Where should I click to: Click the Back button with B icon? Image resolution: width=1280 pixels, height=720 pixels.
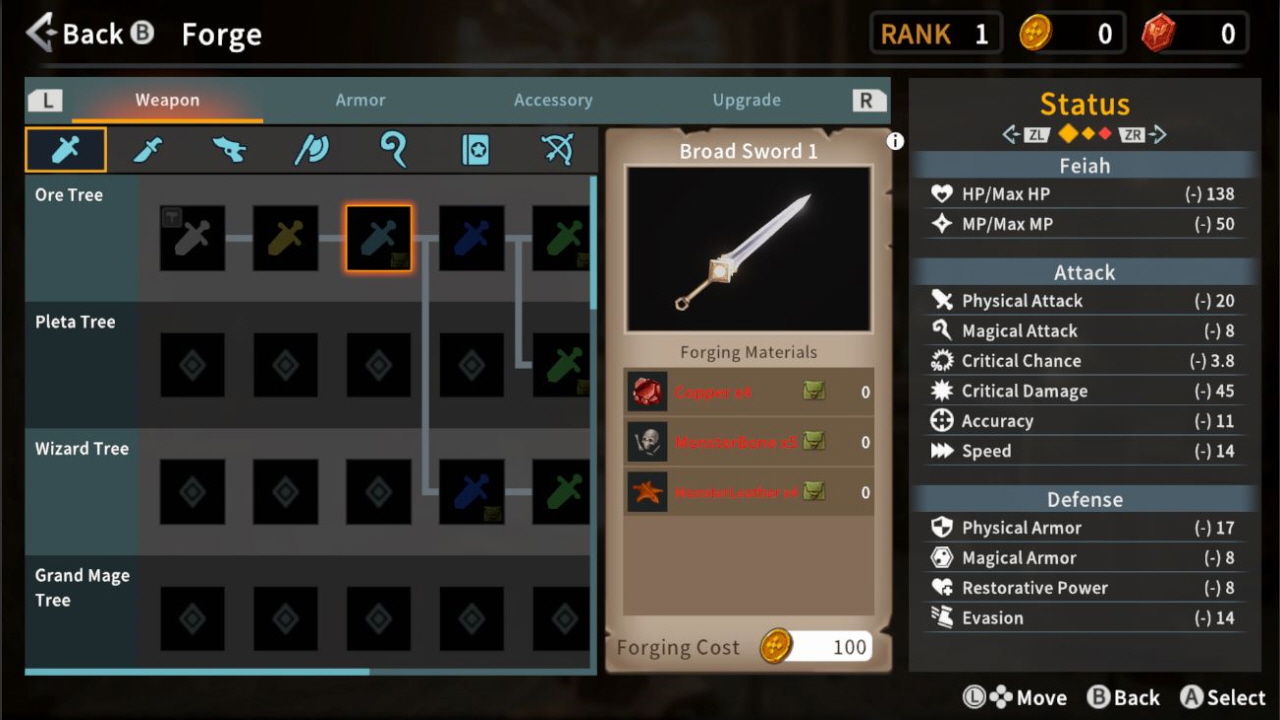coord(88,33)
